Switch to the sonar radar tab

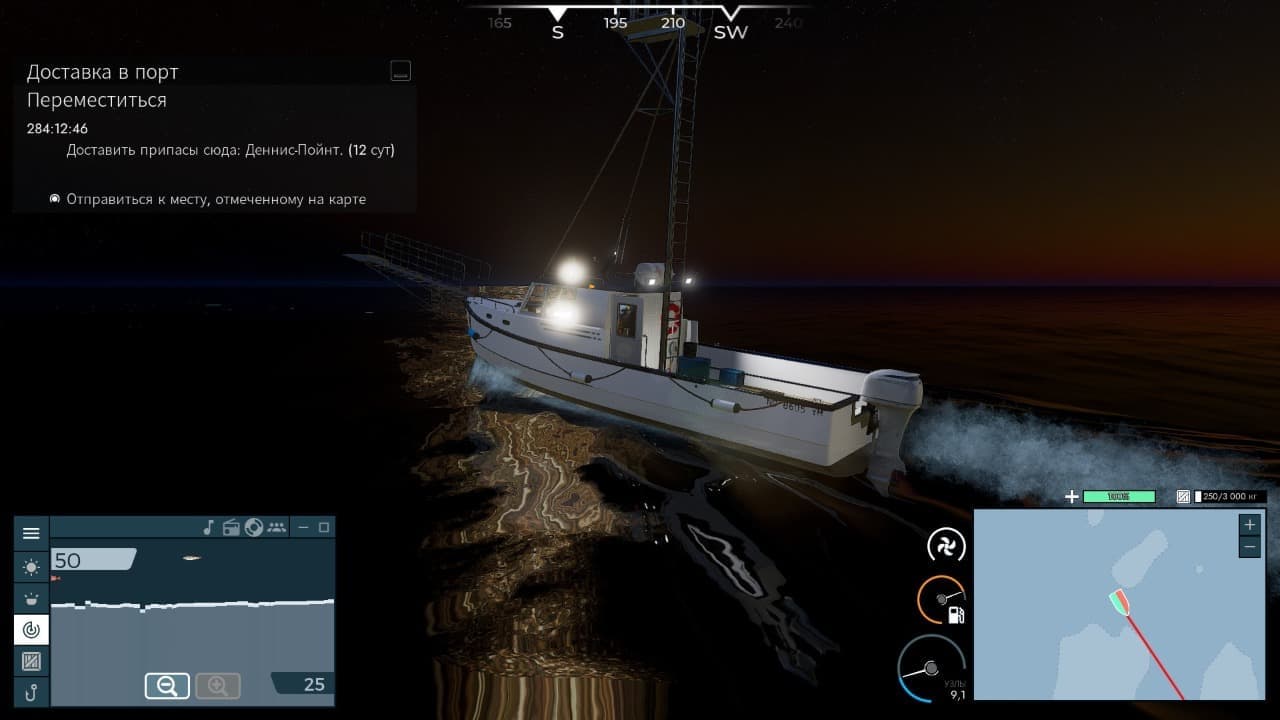pyautogui.click(x=31, y=630)
